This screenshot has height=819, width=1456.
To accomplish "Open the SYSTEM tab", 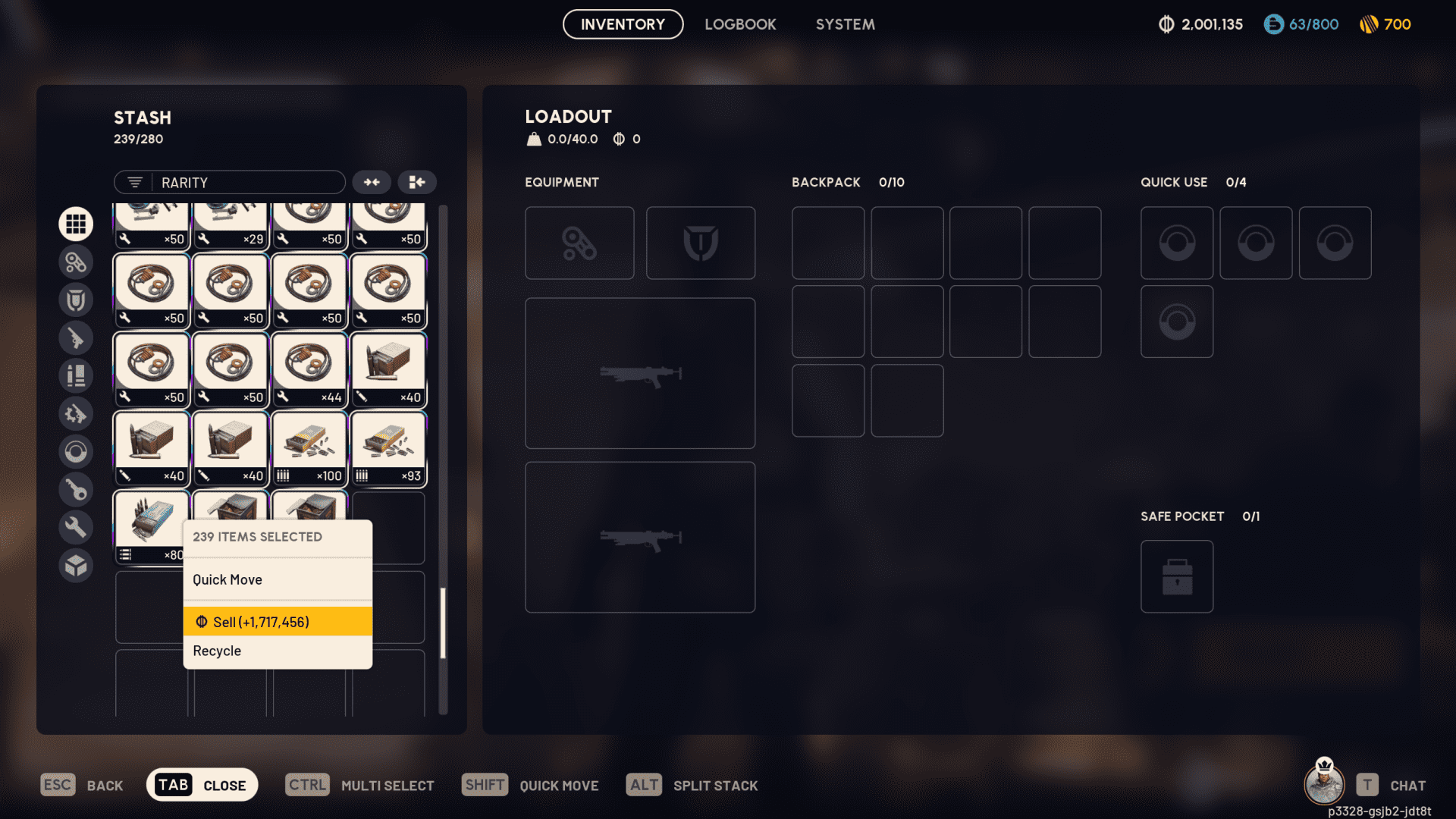I will coord(845,24).
